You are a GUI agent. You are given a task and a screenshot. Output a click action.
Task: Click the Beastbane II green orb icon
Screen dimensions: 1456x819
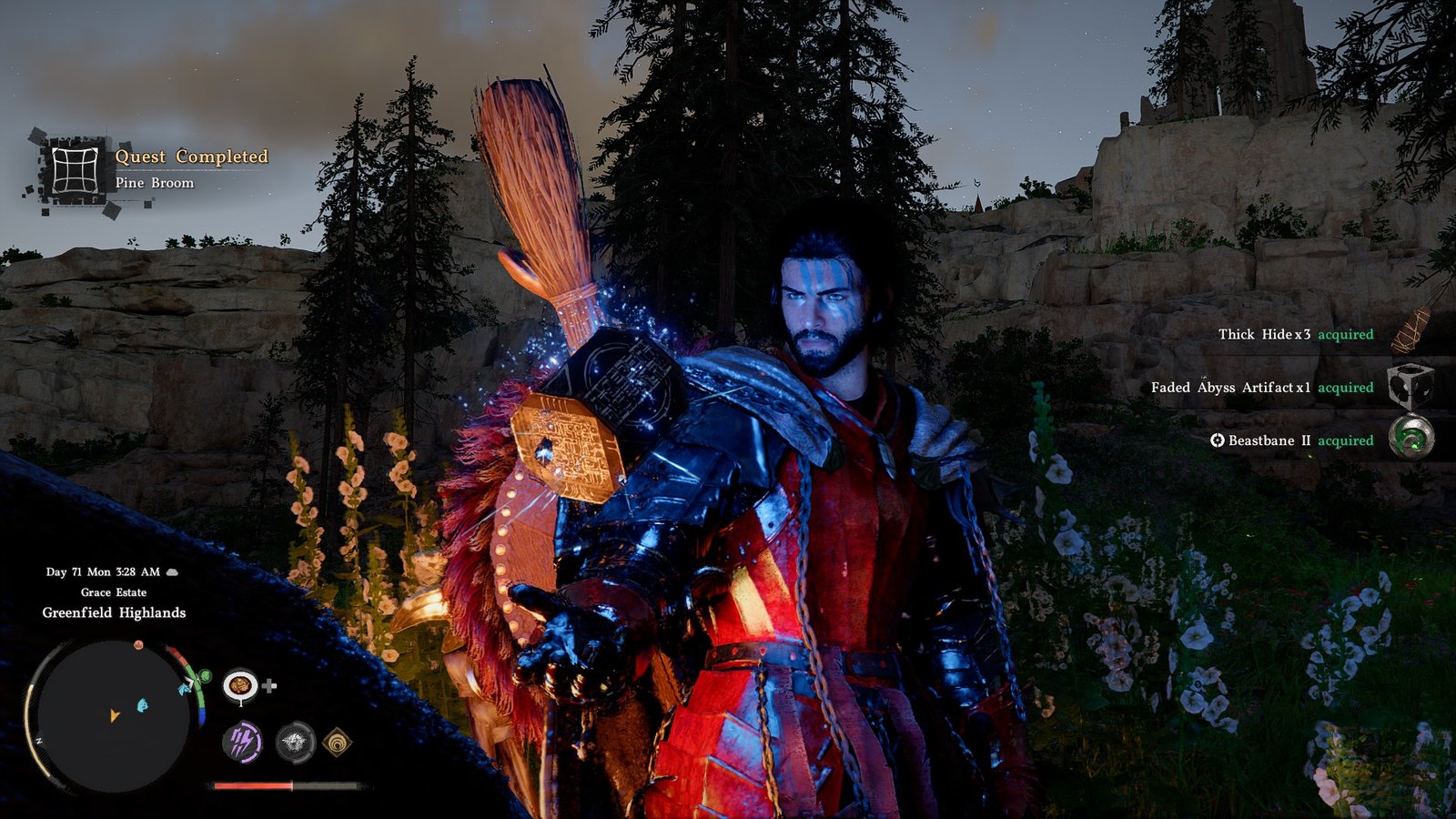(1411, 439)
